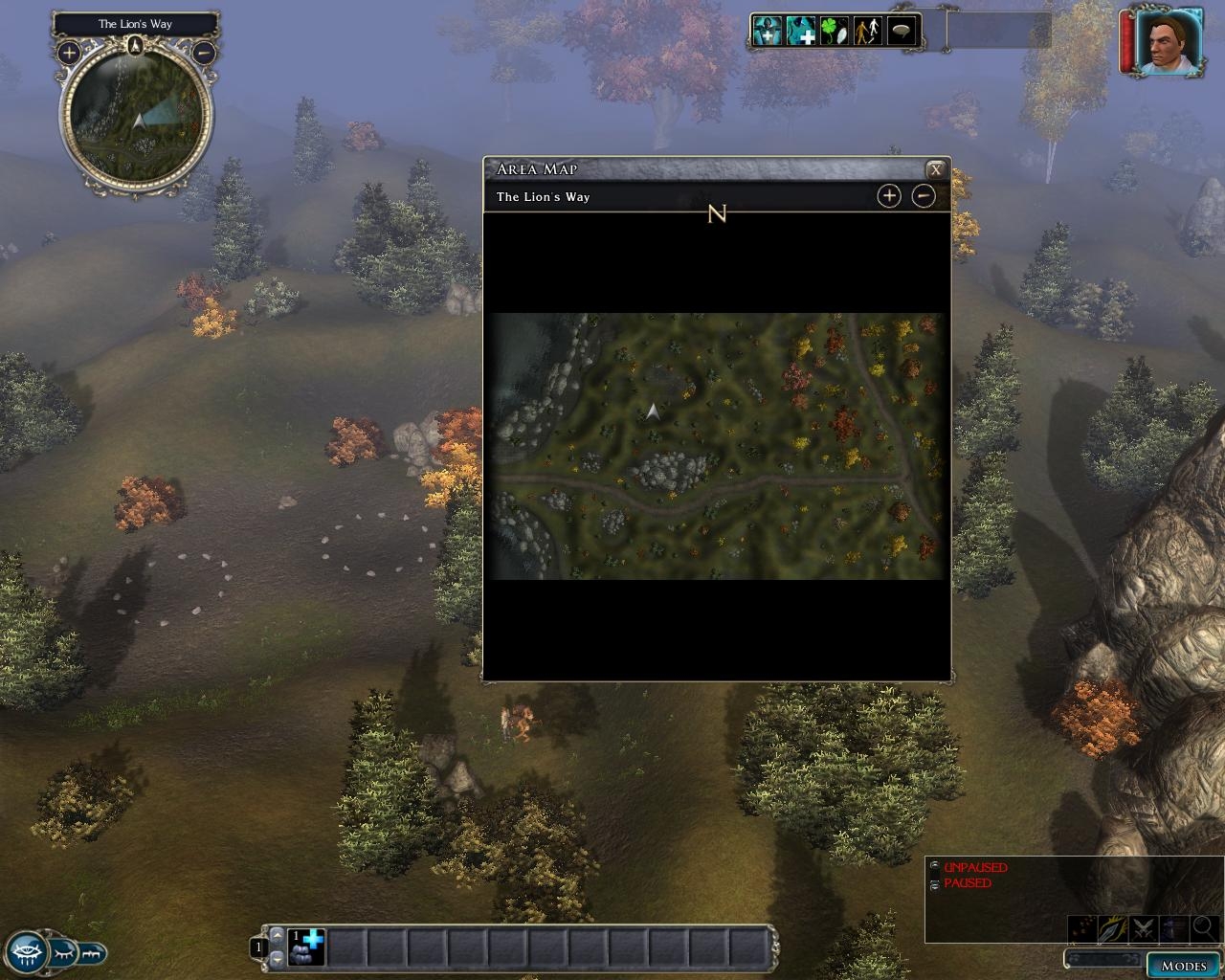This screenshot has width=1225, height=980.
Task: Switch hotbar page up
Action: [x=278, y=935]
